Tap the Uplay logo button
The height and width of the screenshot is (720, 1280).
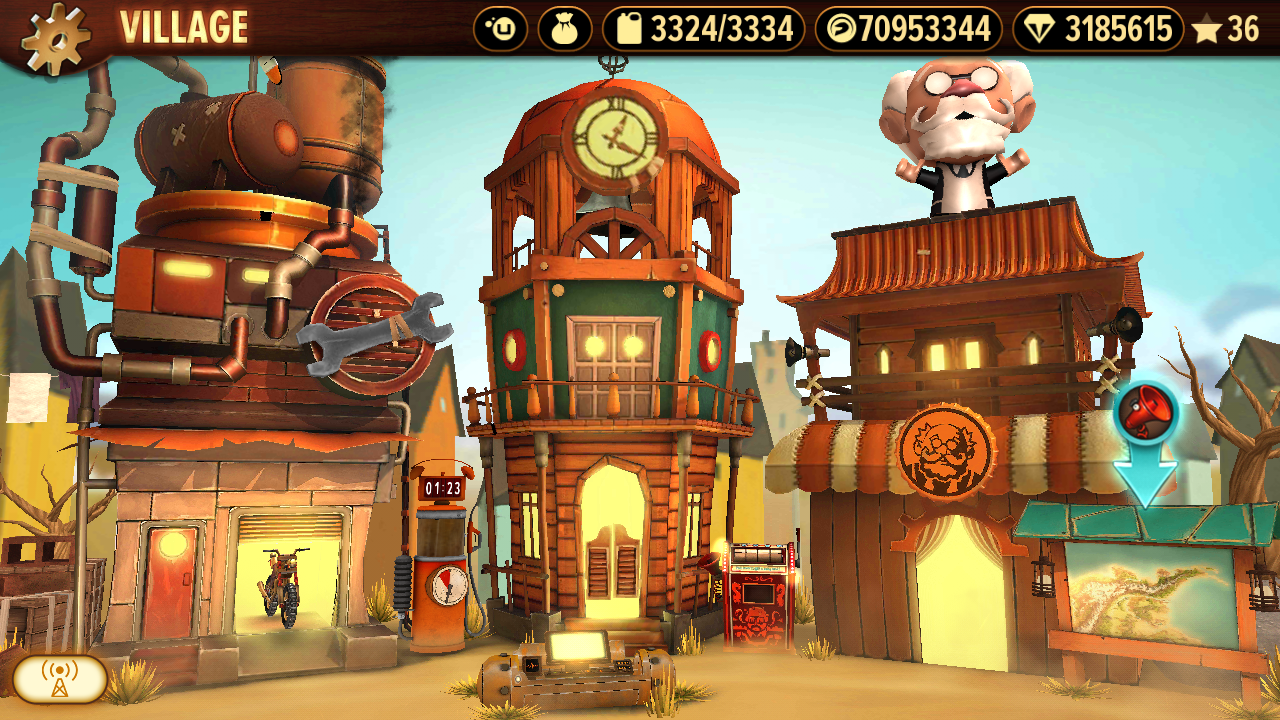coord(500,29)
